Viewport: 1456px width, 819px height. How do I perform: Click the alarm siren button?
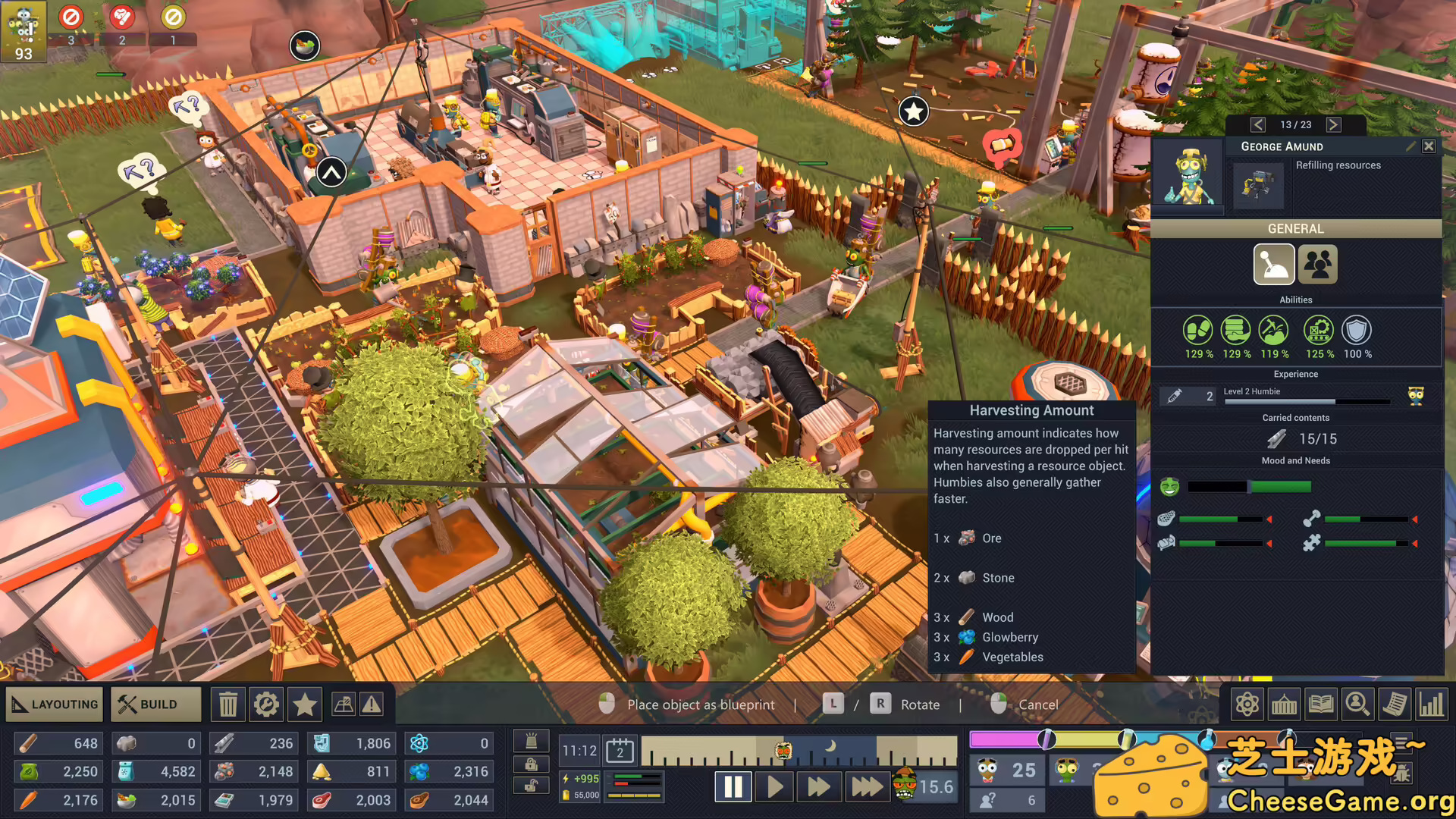point(531,739)
